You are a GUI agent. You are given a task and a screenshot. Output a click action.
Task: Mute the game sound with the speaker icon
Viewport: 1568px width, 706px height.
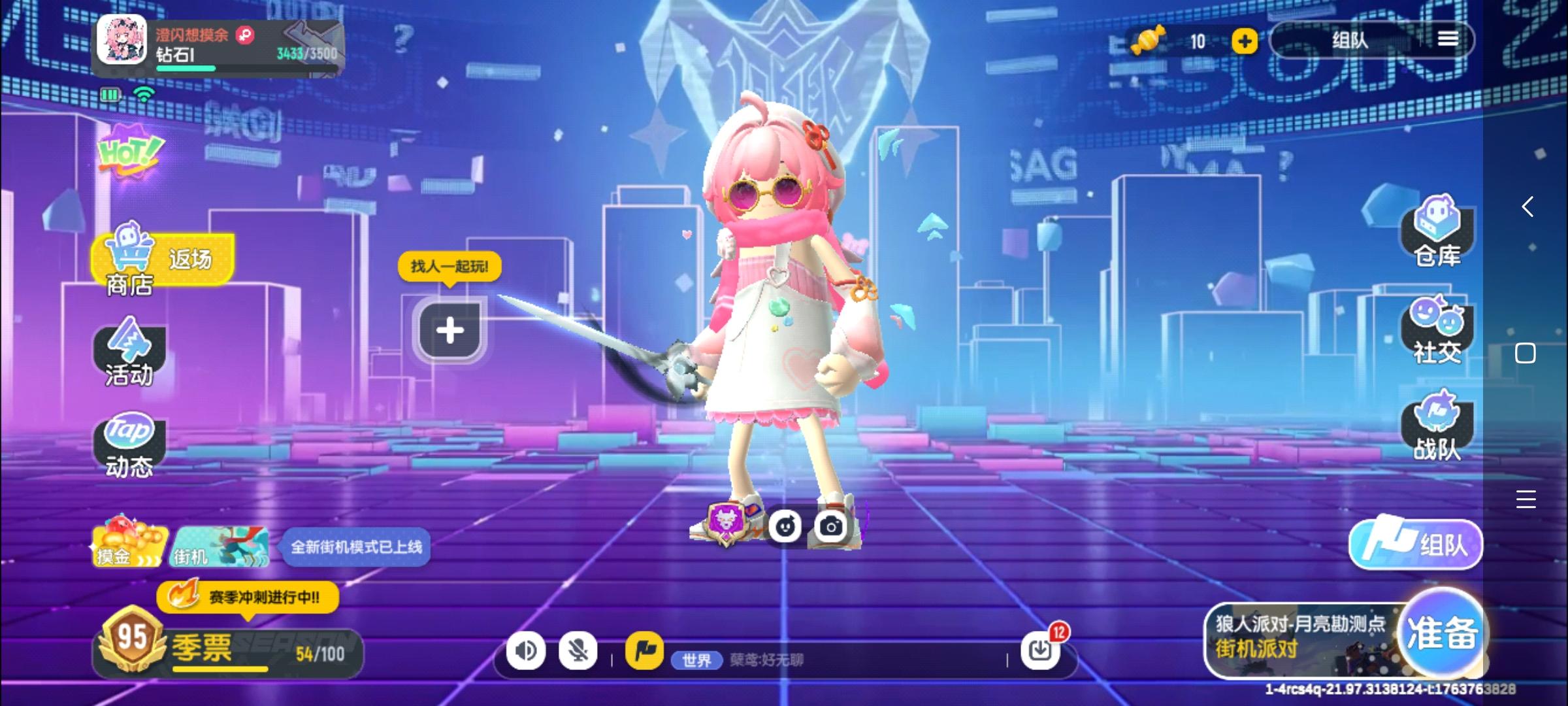(527, 650)
